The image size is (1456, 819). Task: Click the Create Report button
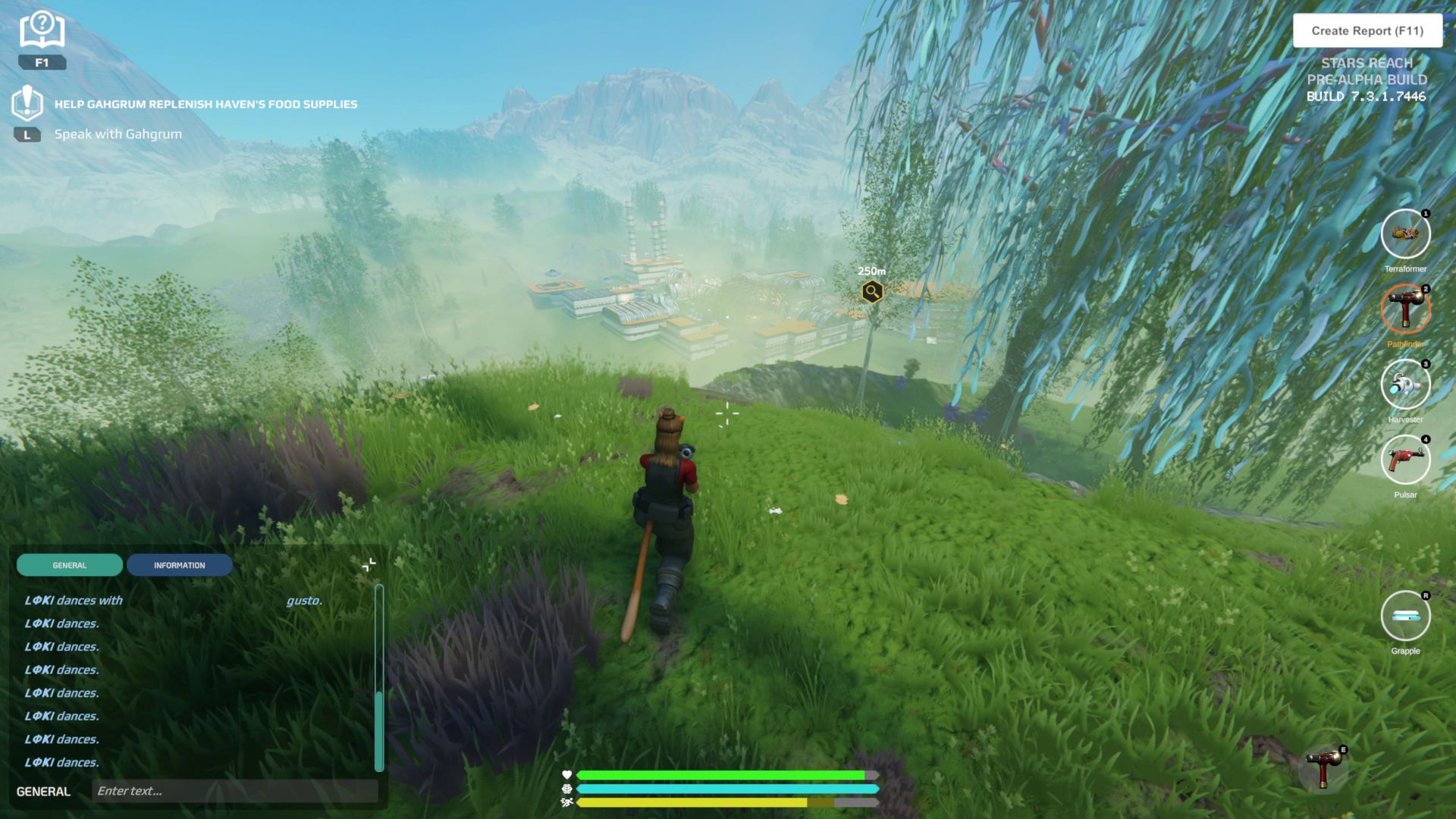(x=1367, y=31)
